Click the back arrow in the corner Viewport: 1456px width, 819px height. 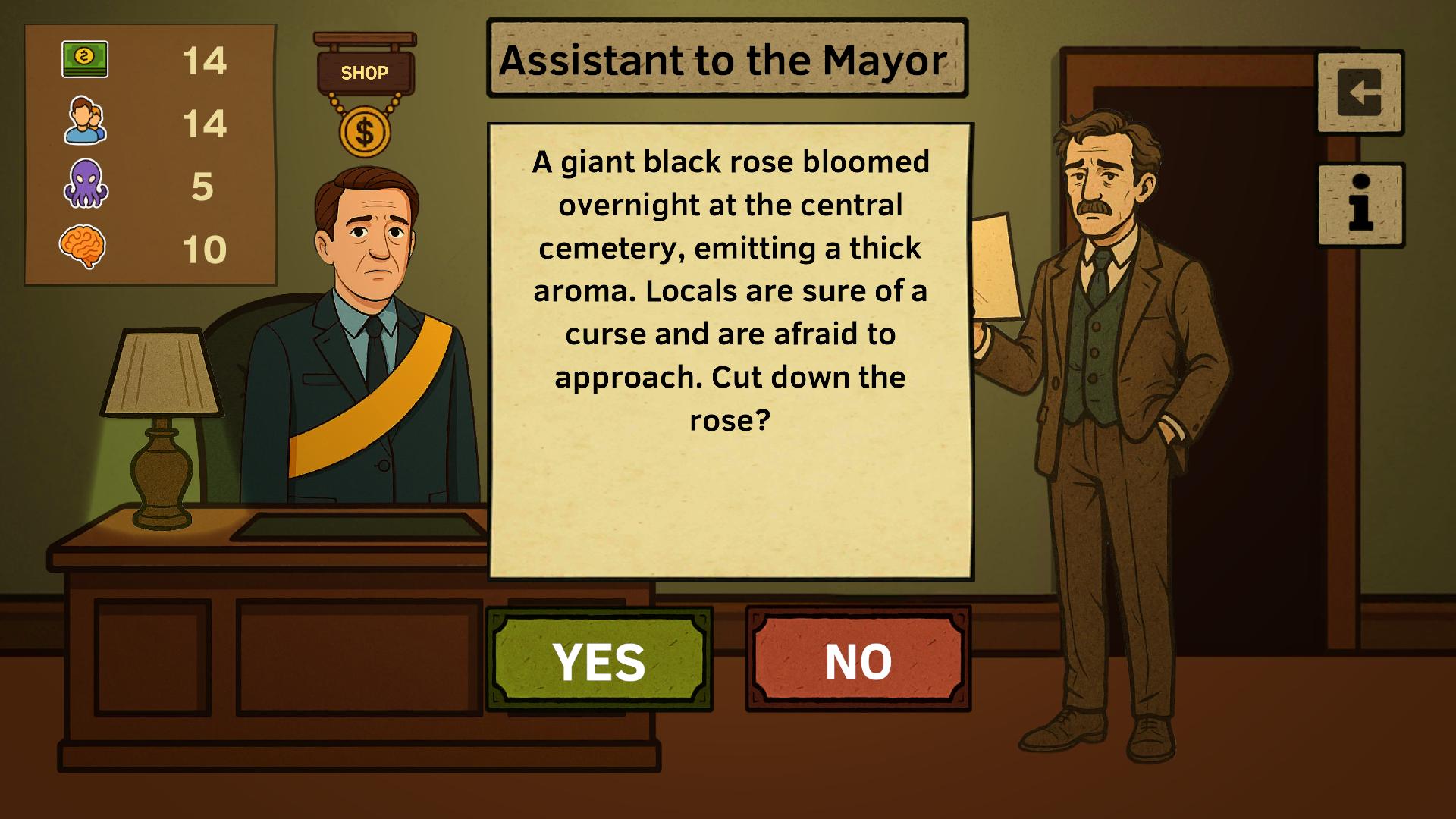point(1360,91)
